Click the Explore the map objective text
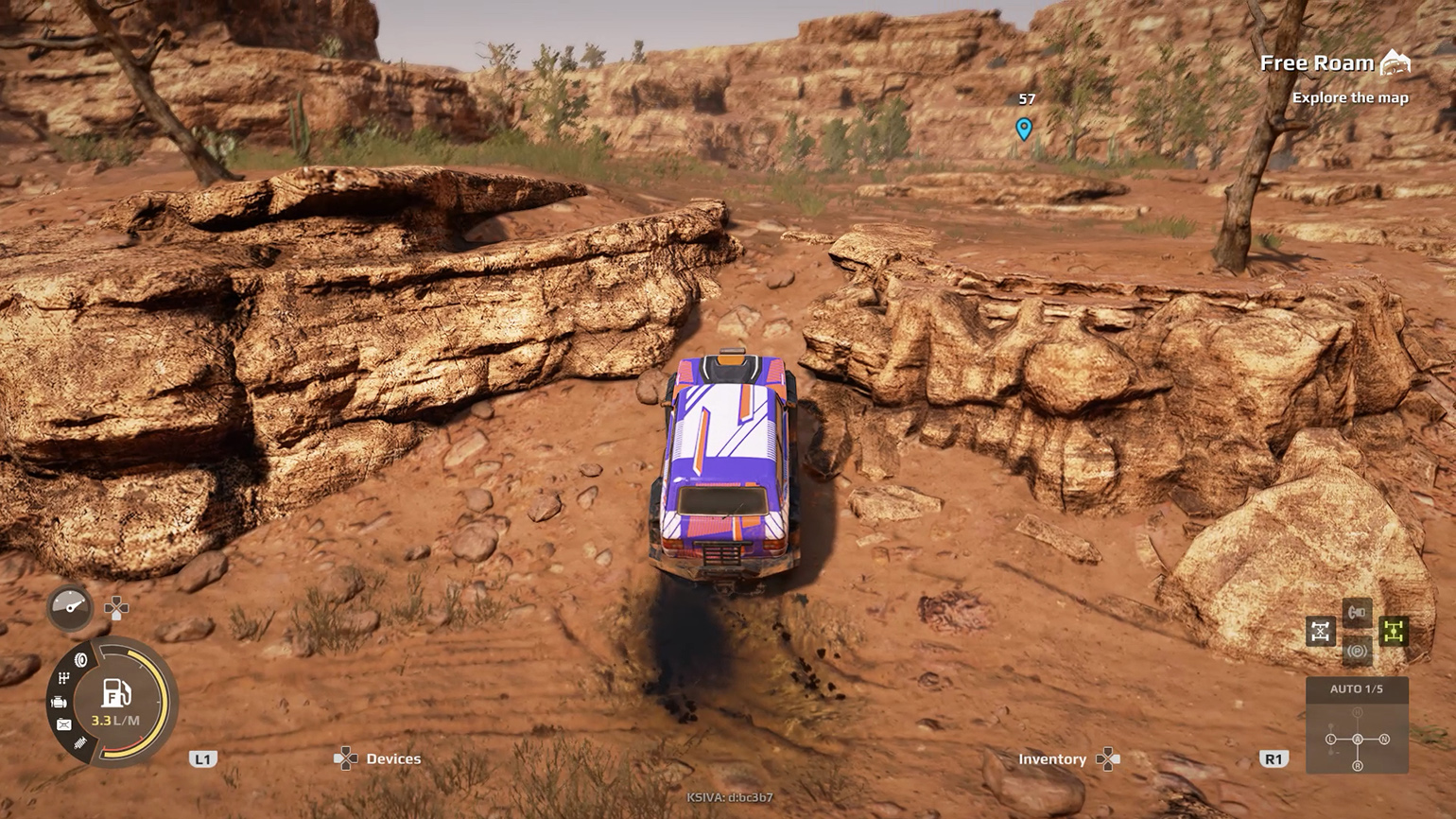This screenshot has height=819, width=1456. [1350, 96]
